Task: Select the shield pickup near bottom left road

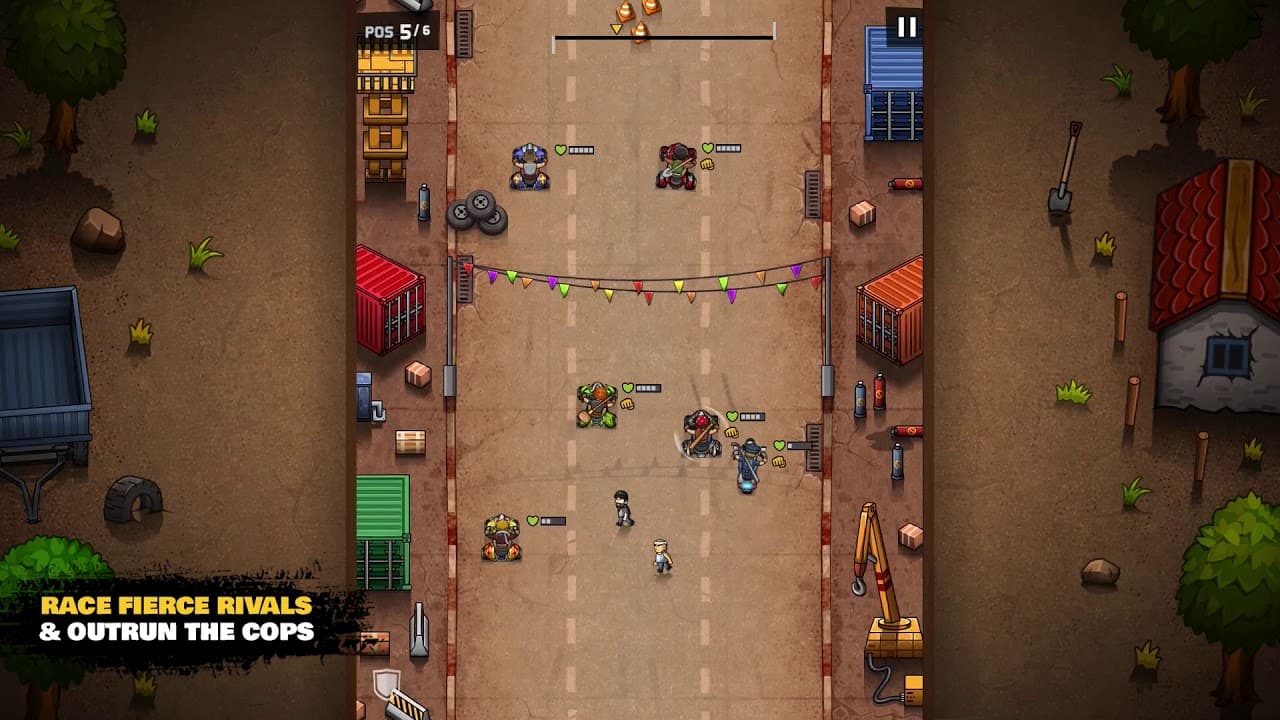Action: tap(387, 683)
